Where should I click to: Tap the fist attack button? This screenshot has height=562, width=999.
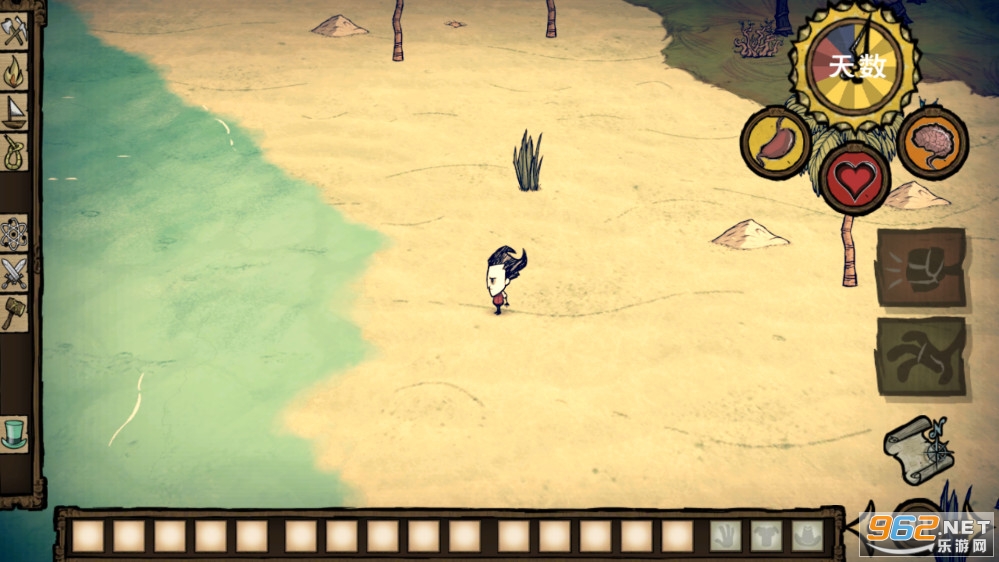[920, 267]
